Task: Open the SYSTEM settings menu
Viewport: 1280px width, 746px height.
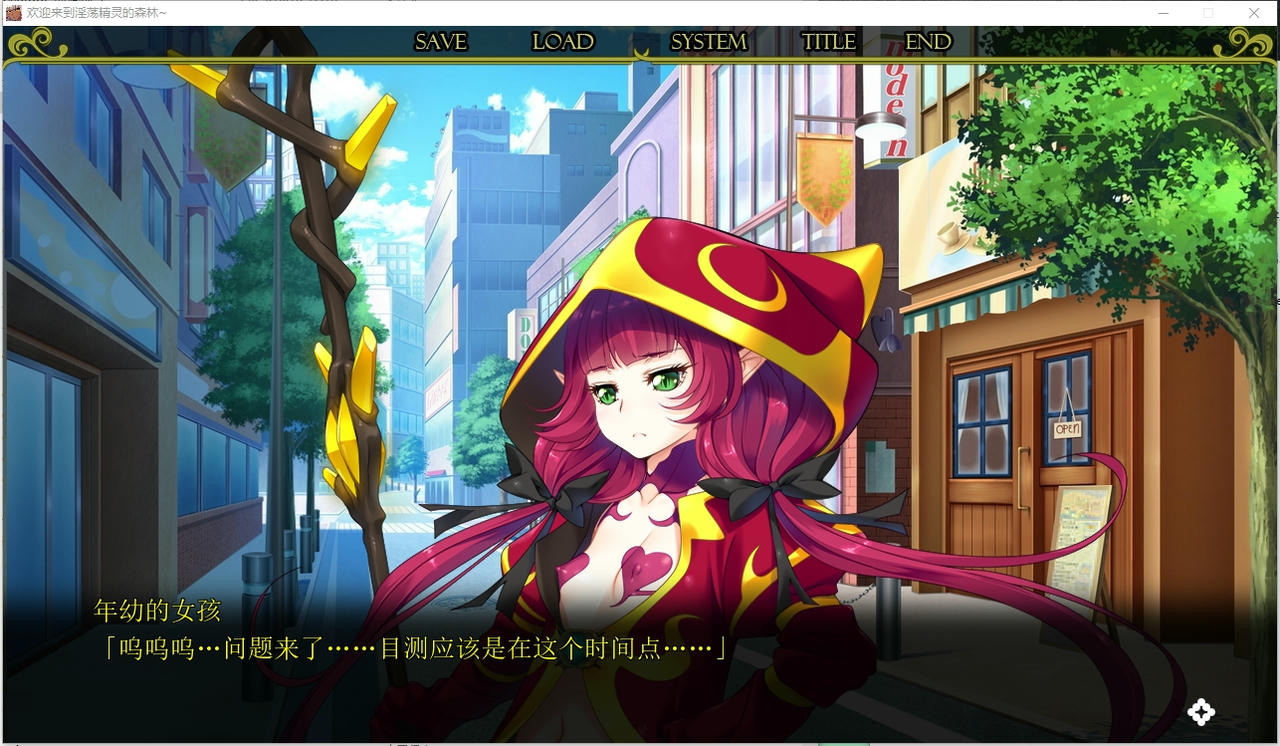Action: click(x=708, y=42)
